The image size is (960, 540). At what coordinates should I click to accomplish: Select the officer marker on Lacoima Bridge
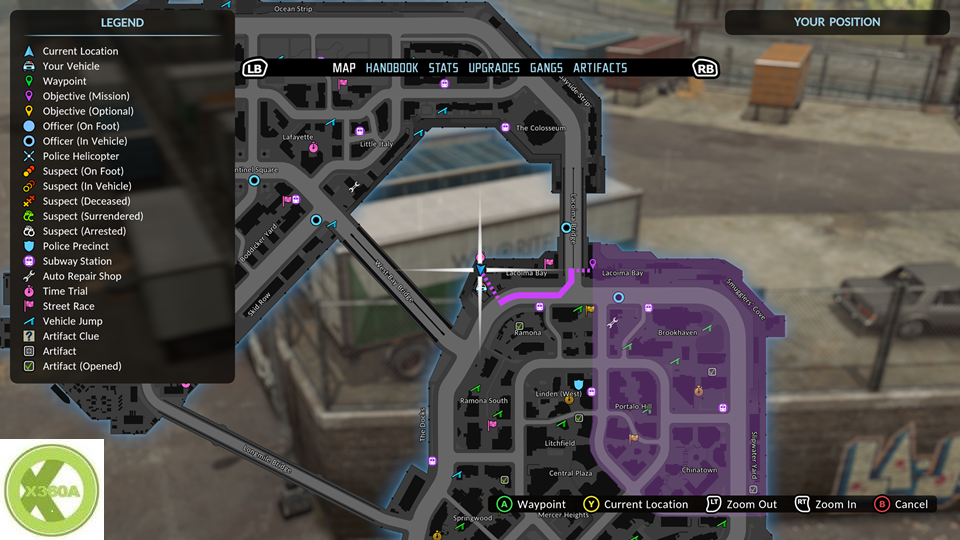click(566, 228)
